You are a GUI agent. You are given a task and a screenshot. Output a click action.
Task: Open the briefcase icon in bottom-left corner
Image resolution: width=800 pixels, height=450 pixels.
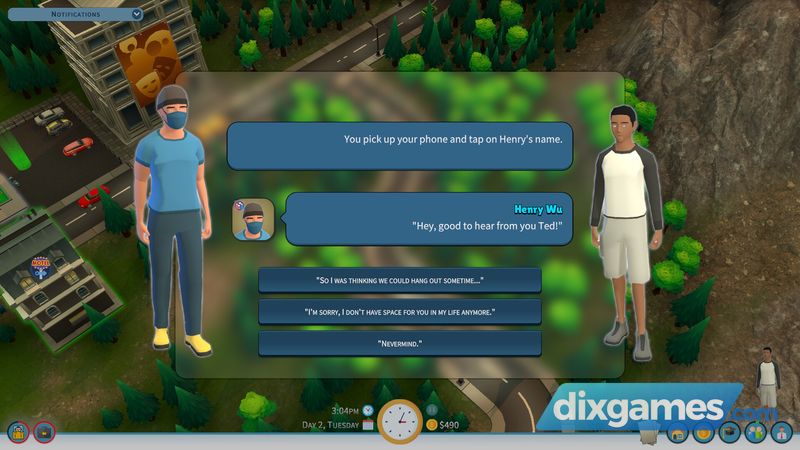click(44, 433)
